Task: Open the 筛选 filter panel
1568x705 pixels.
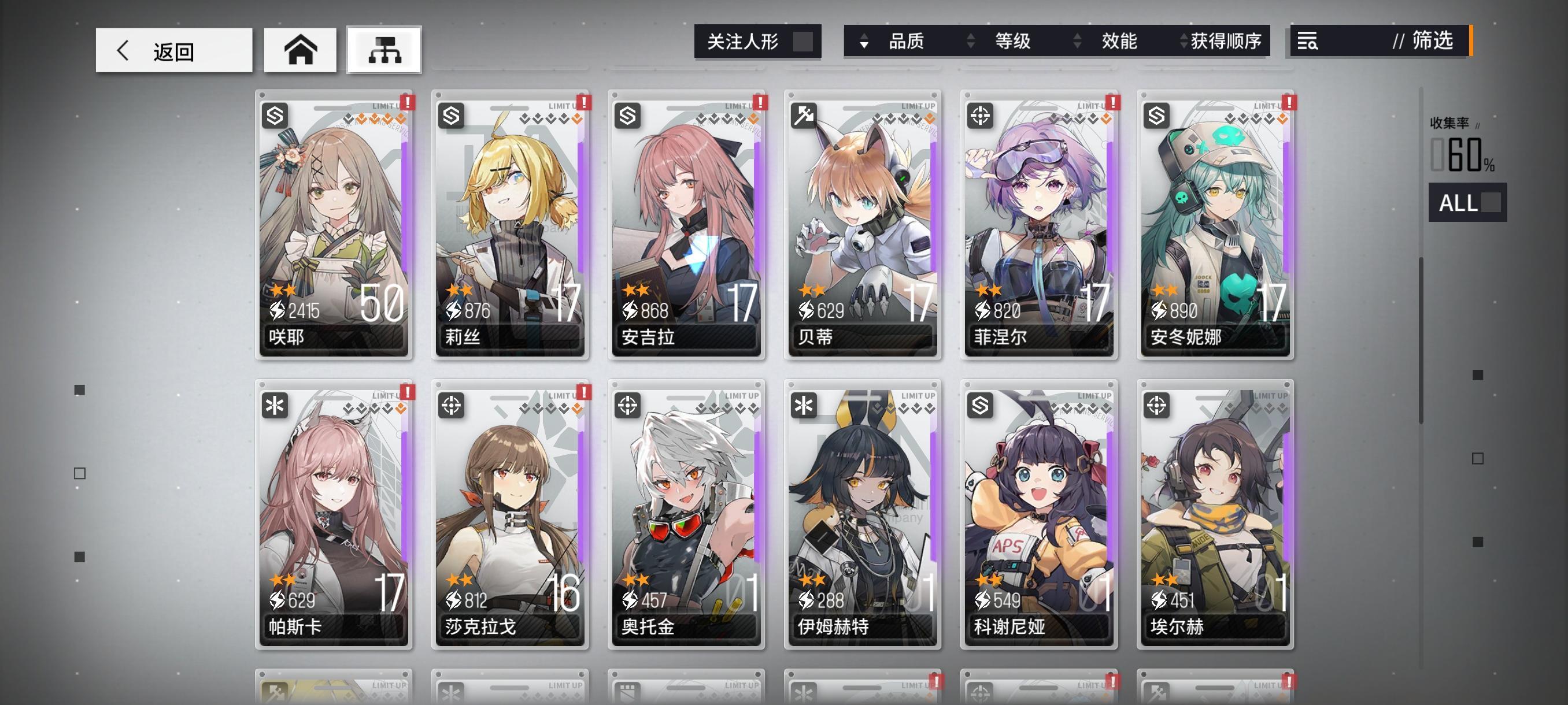Action: (x=1432, y=42)
